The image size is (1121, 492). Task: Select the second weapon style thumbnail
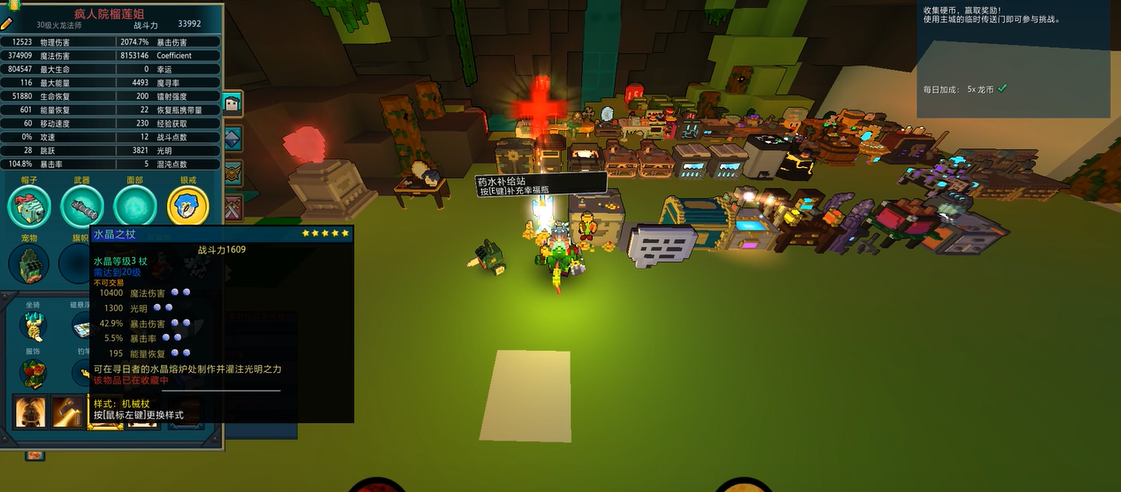coord(68,412)
